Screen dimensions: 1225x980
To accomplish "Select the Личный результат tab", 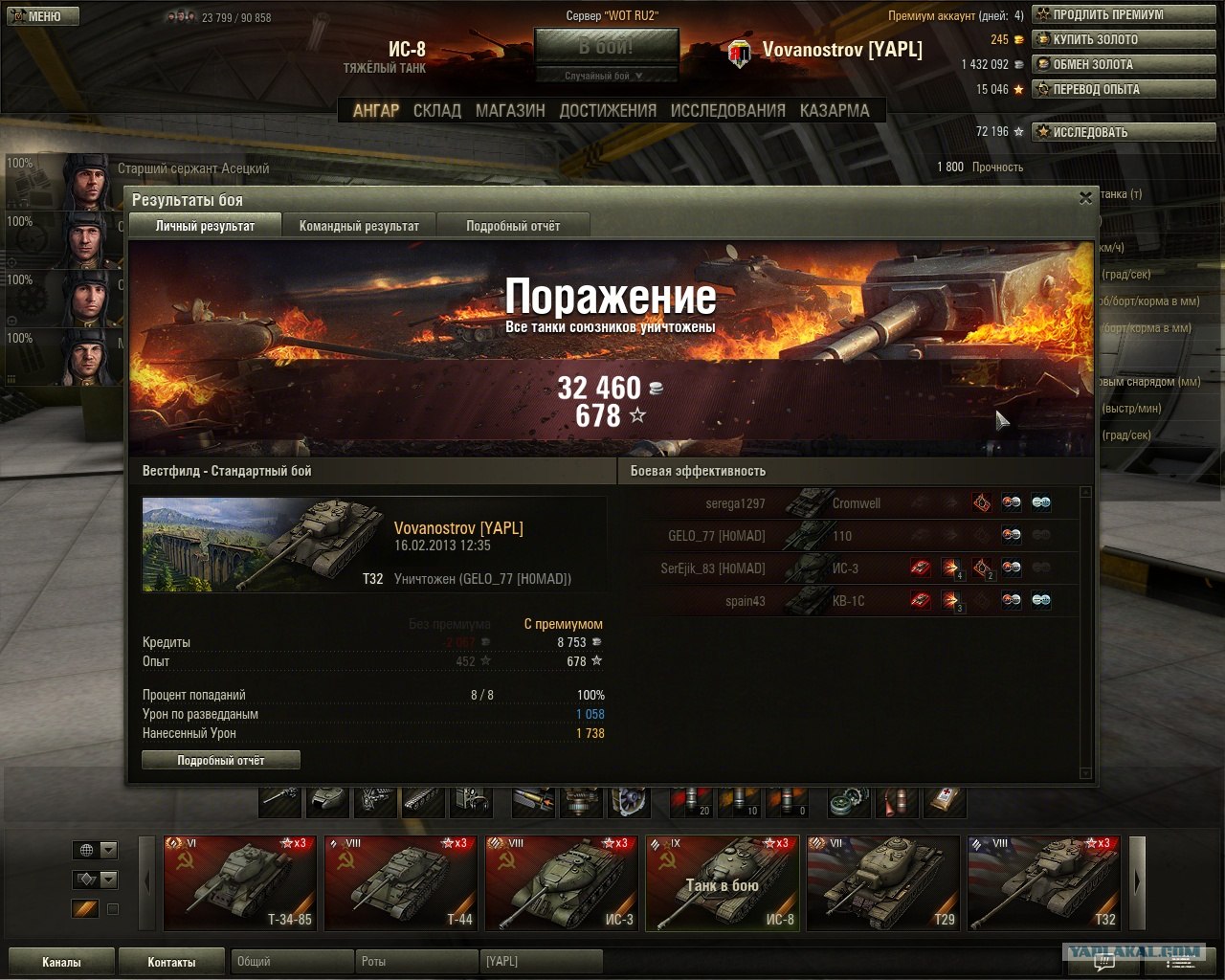I will pos(205,226).
